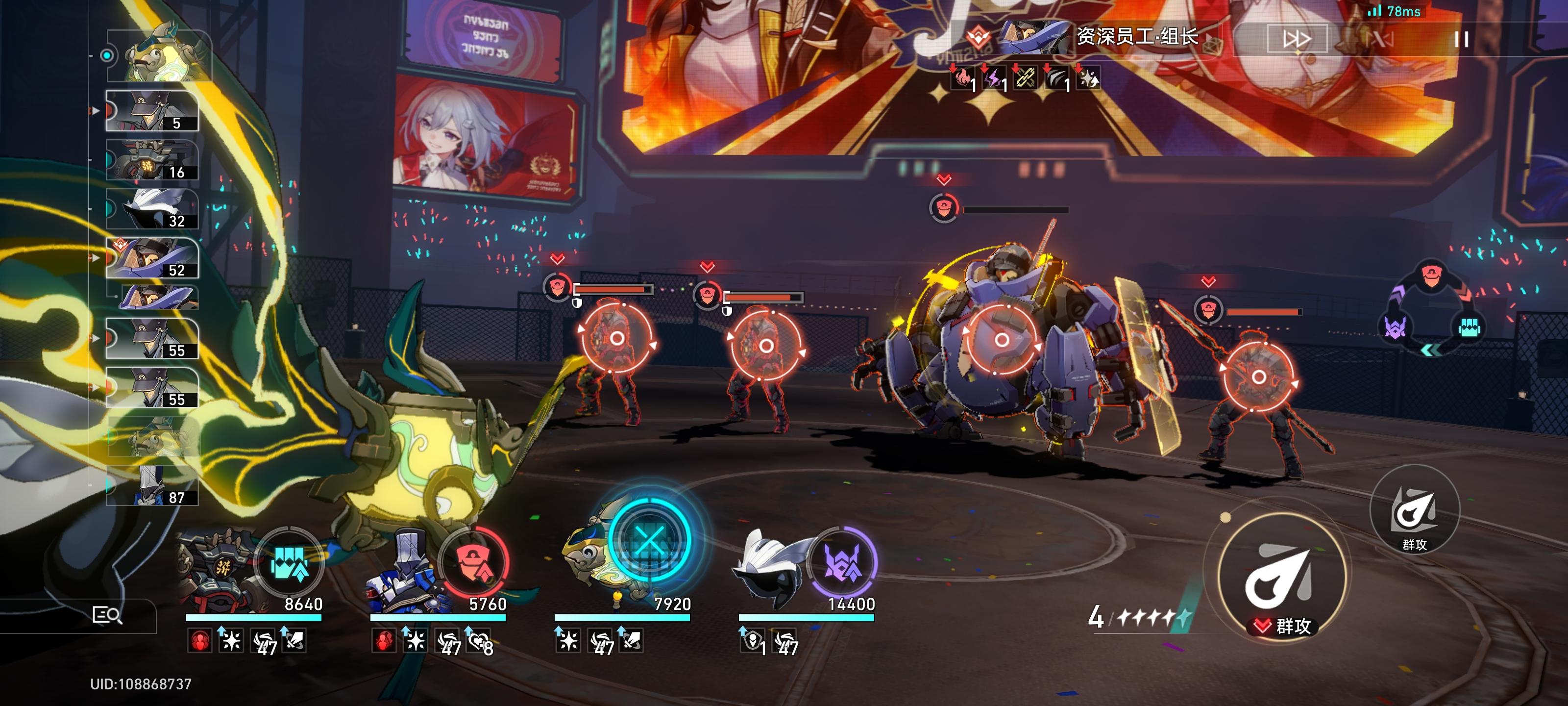Activate the purple mask ultimate icon
Viewport: 1568px width, 706px height.
coord(842,563)
